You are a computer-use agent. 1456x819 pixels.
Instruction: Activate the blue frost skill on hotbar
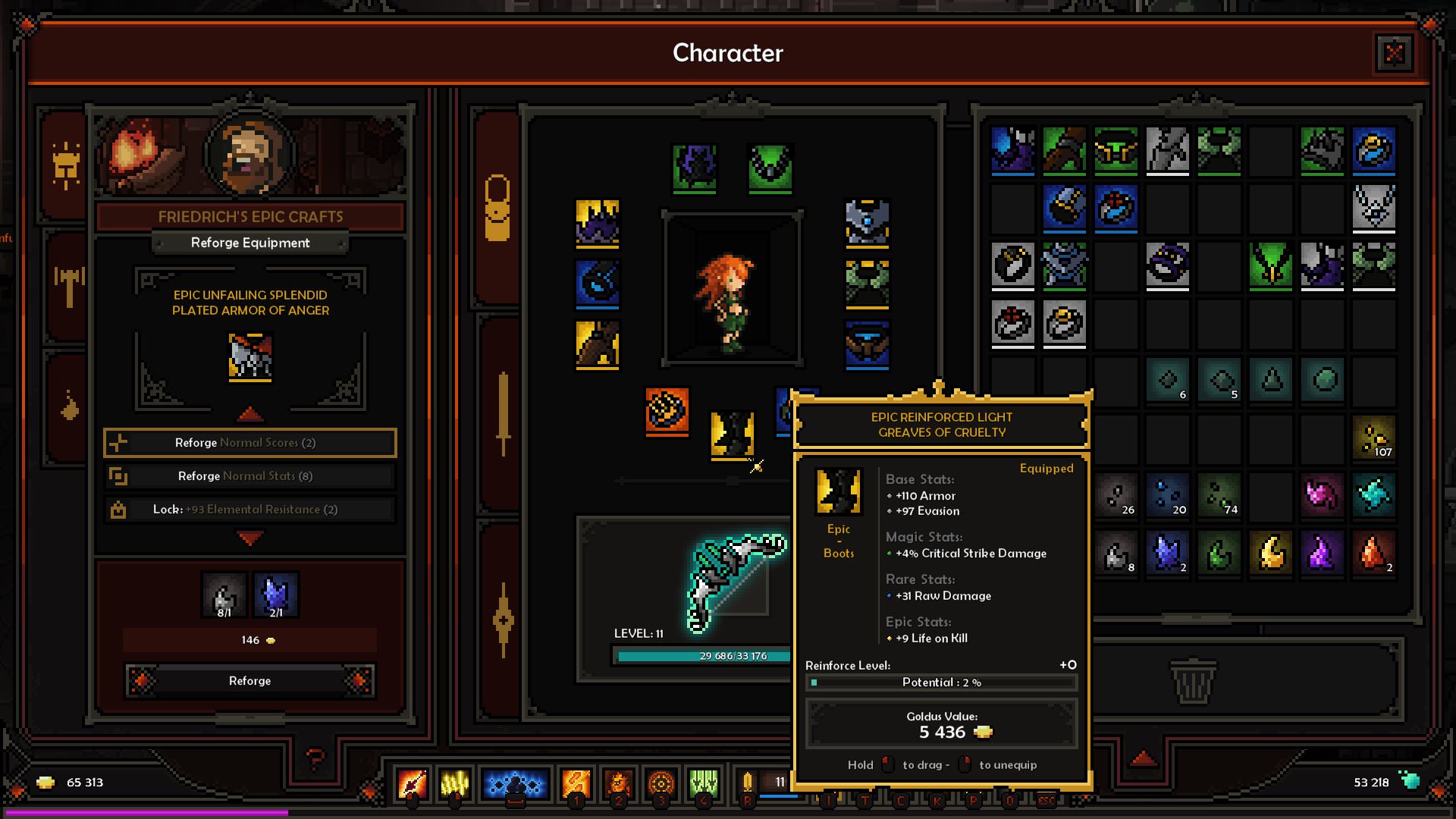[515, 783]
